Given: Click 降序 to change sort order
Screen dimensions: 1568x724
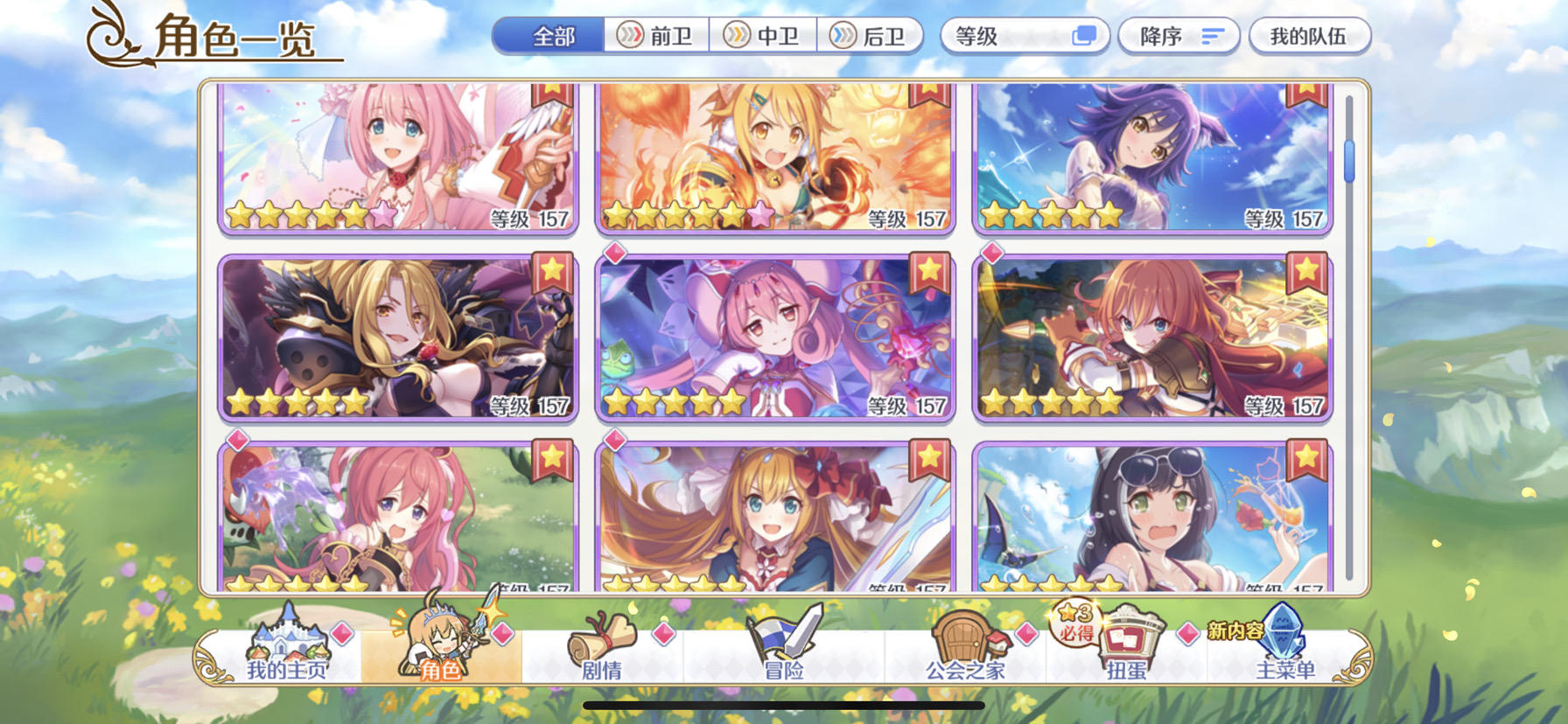Looking at the screenshot, I should [x=1177, y=35].
